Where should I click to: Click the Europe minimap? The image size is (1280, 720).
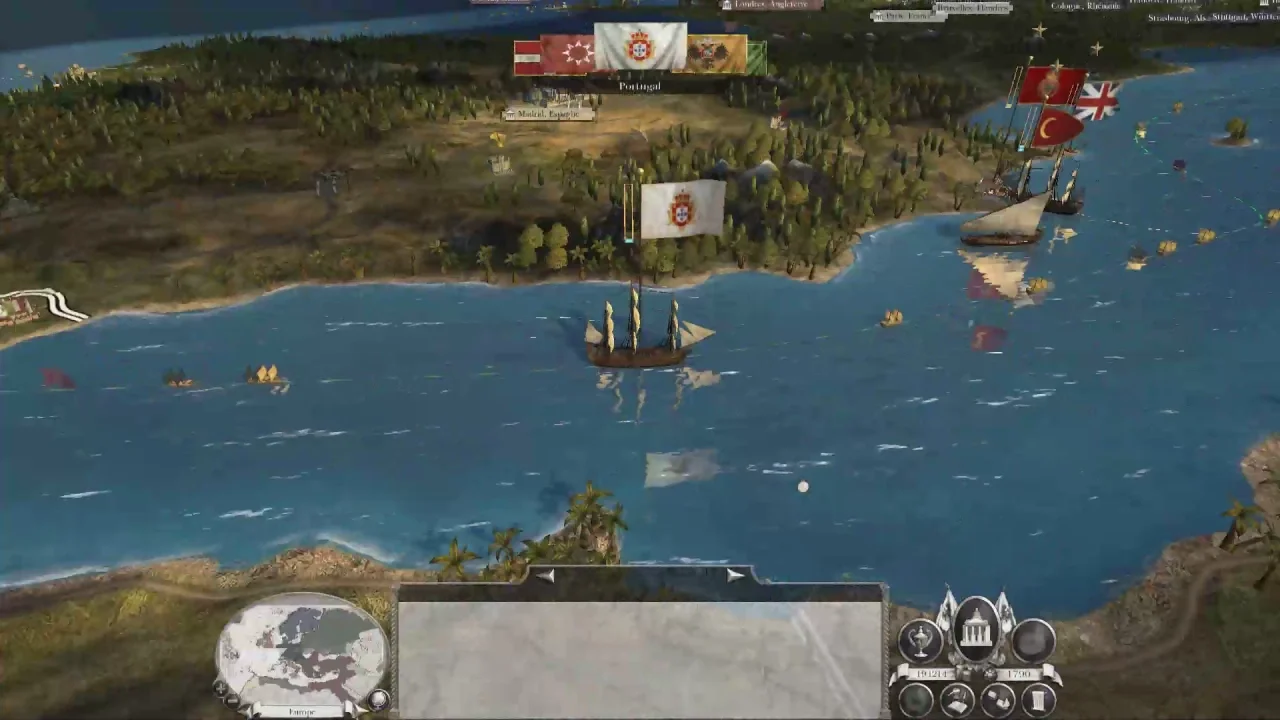tap(302, 652)
